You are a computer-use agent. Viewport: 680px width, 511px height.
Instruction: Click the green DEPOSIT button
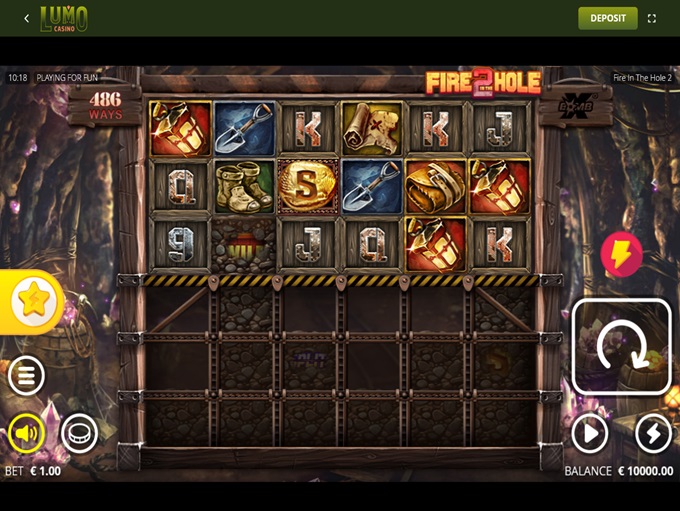click(x=607, y=18)
